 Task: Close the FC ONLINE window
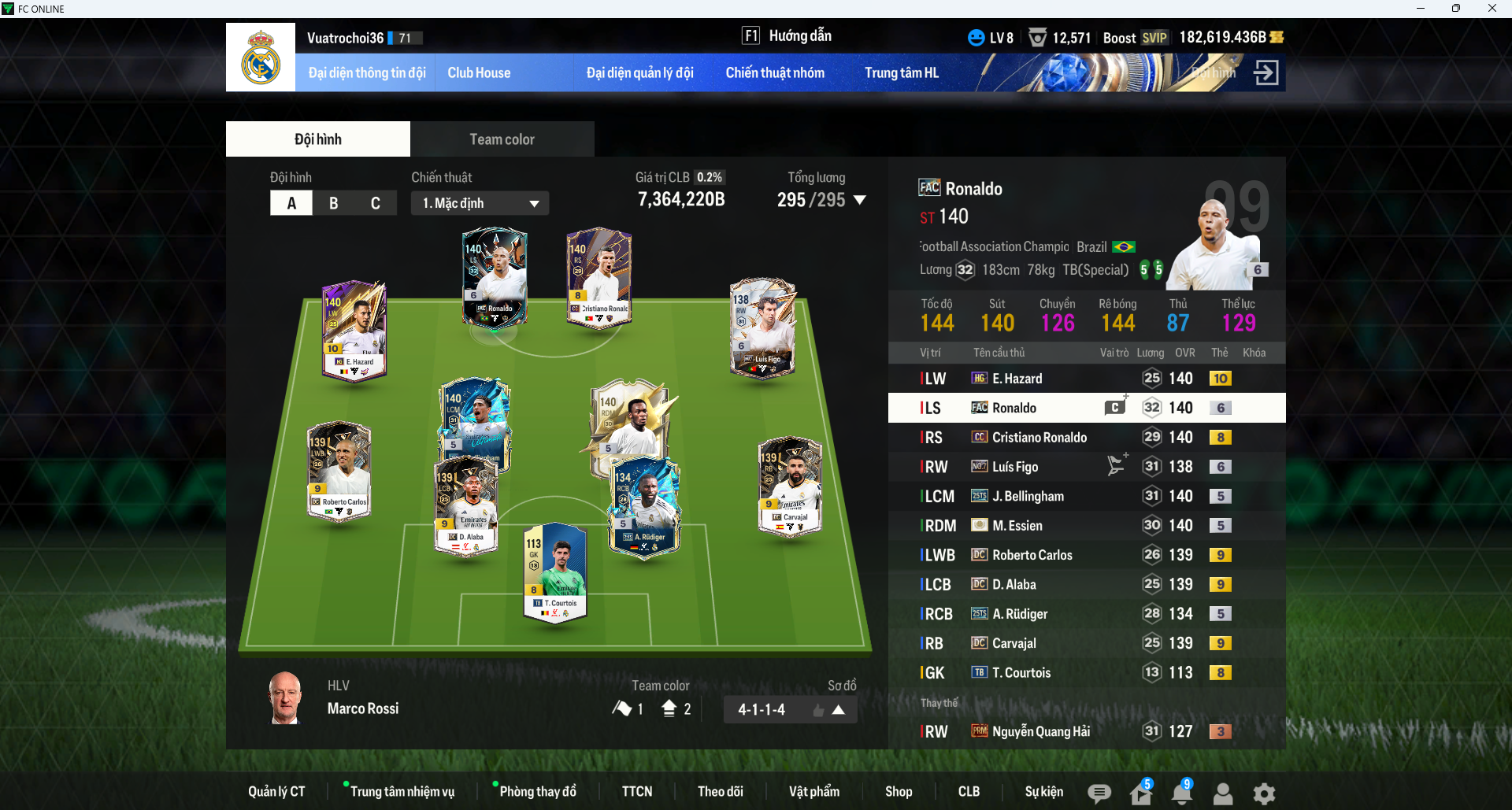(x=1492, y=9)
